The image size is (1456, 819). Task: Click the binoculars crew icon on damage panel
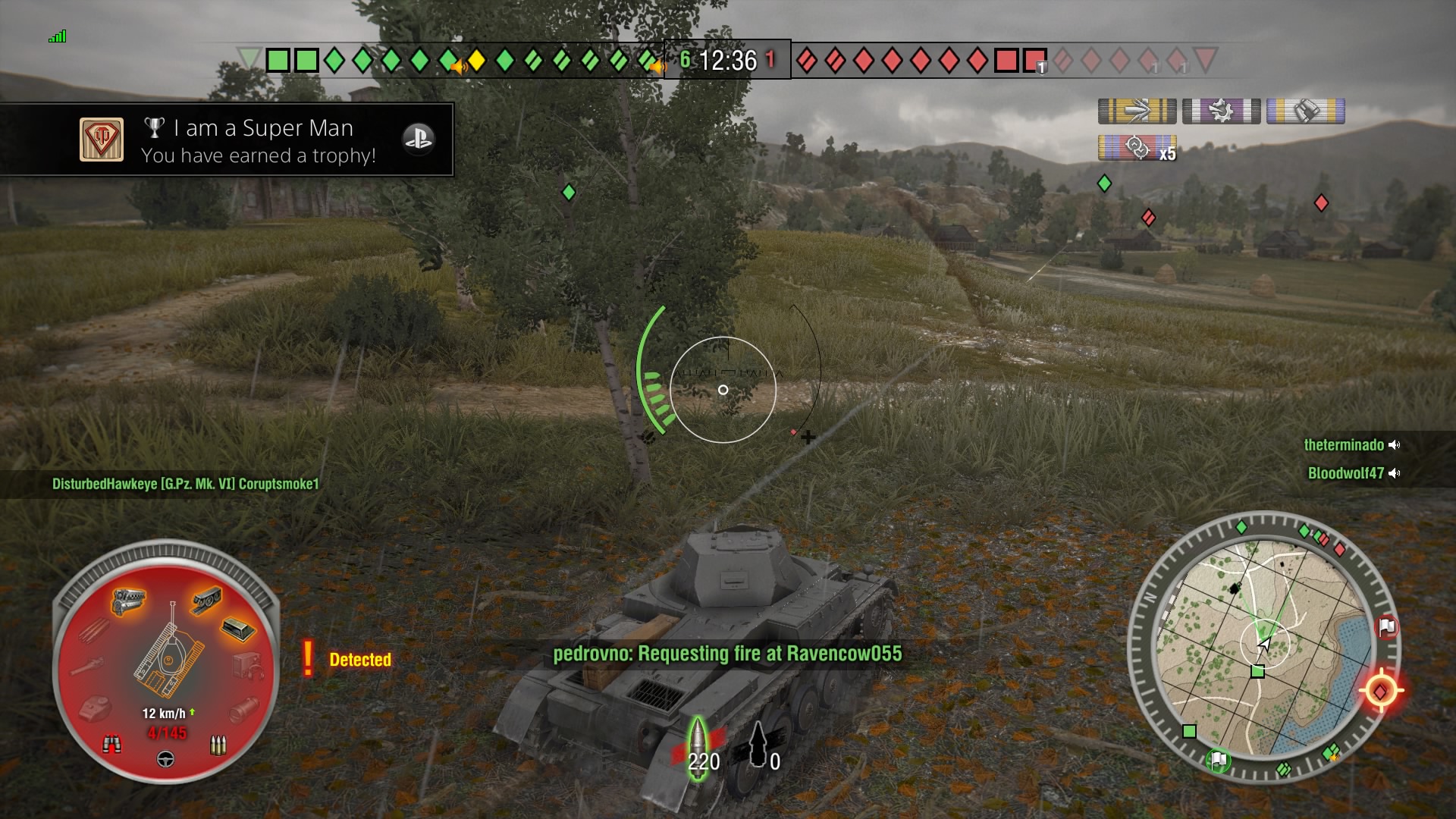(113, 744)
